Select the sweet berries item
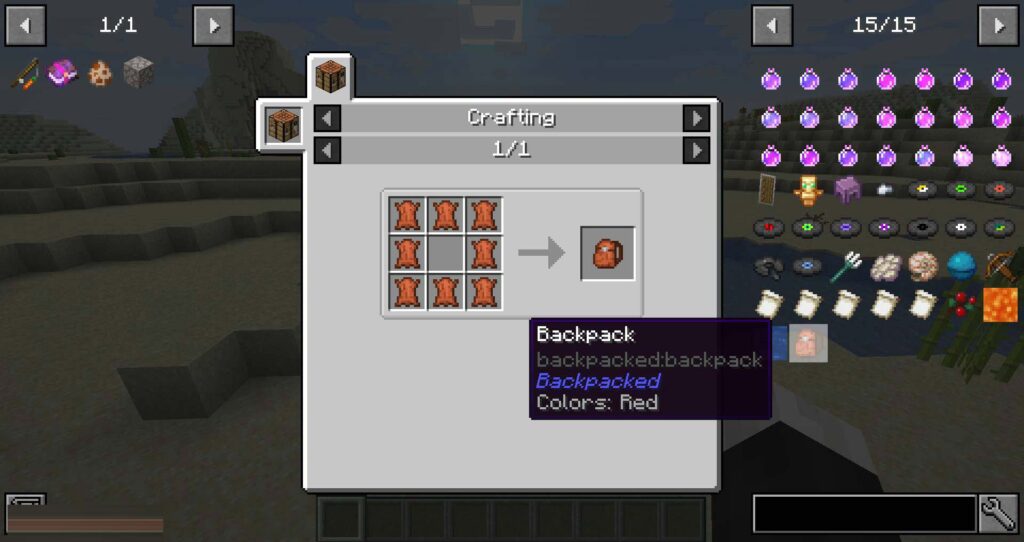Image resolution: width=1024 pixels, height=542 pixels. click(962, 304)
